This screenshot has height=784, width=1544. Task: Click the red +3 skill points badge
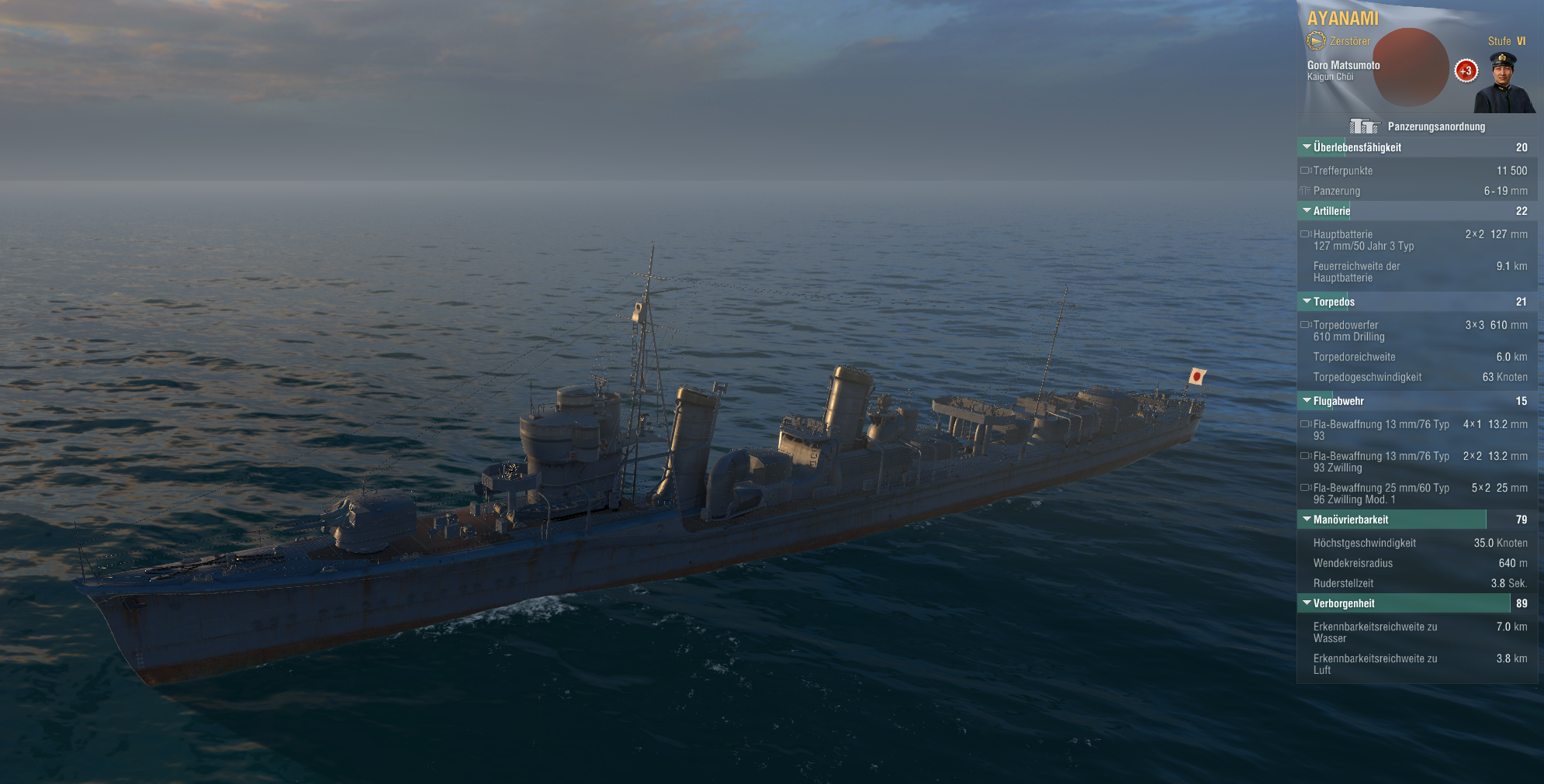pos(1466,71)
